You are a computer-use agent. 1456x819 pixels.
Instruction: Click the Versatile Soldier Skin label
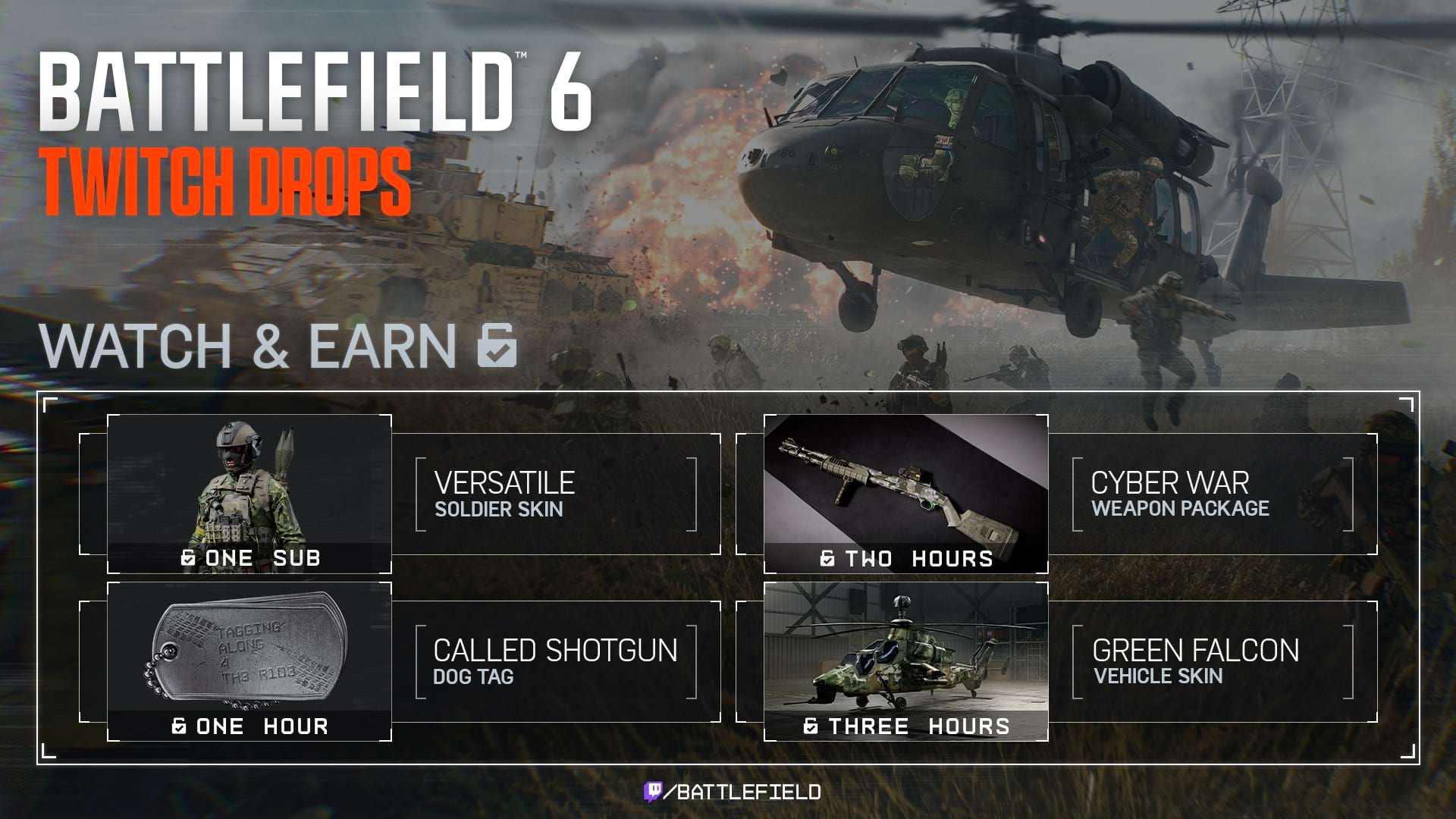point(504,494)
